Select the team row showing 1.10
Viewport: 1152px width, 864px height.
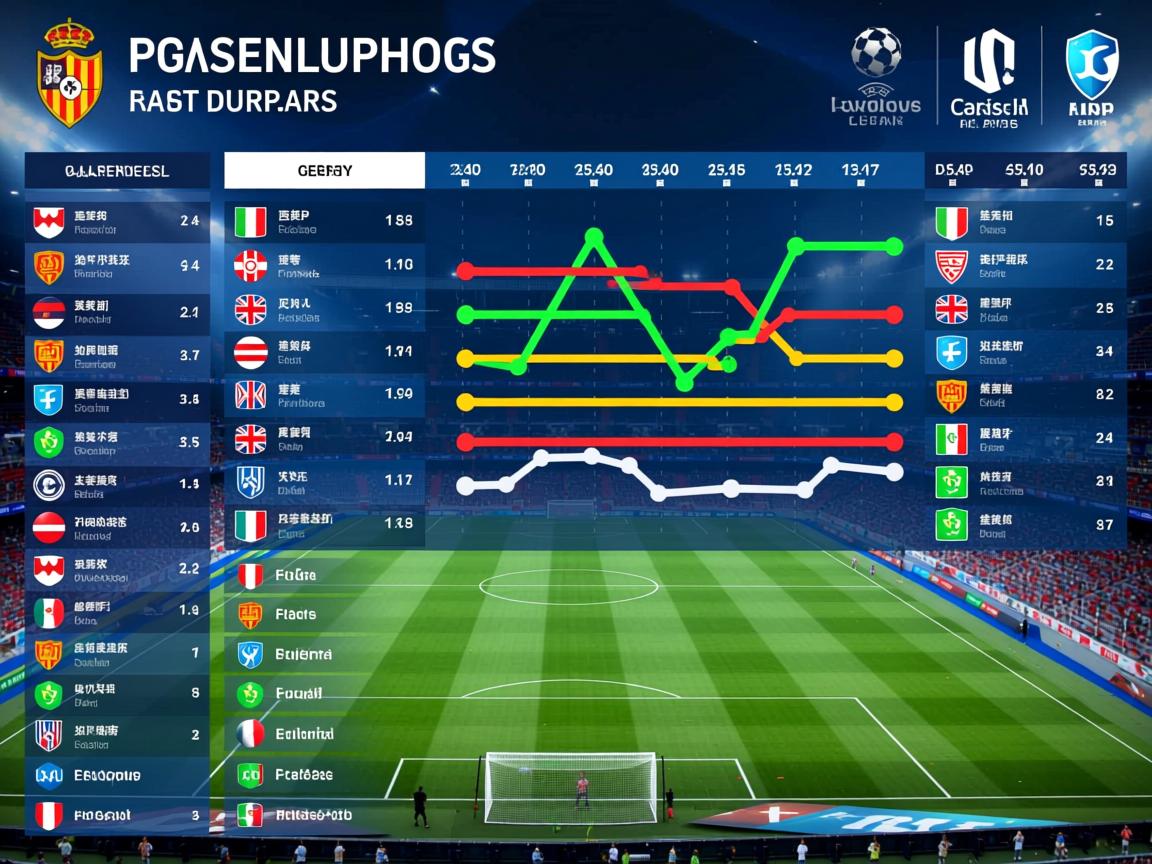coord(325,265)
